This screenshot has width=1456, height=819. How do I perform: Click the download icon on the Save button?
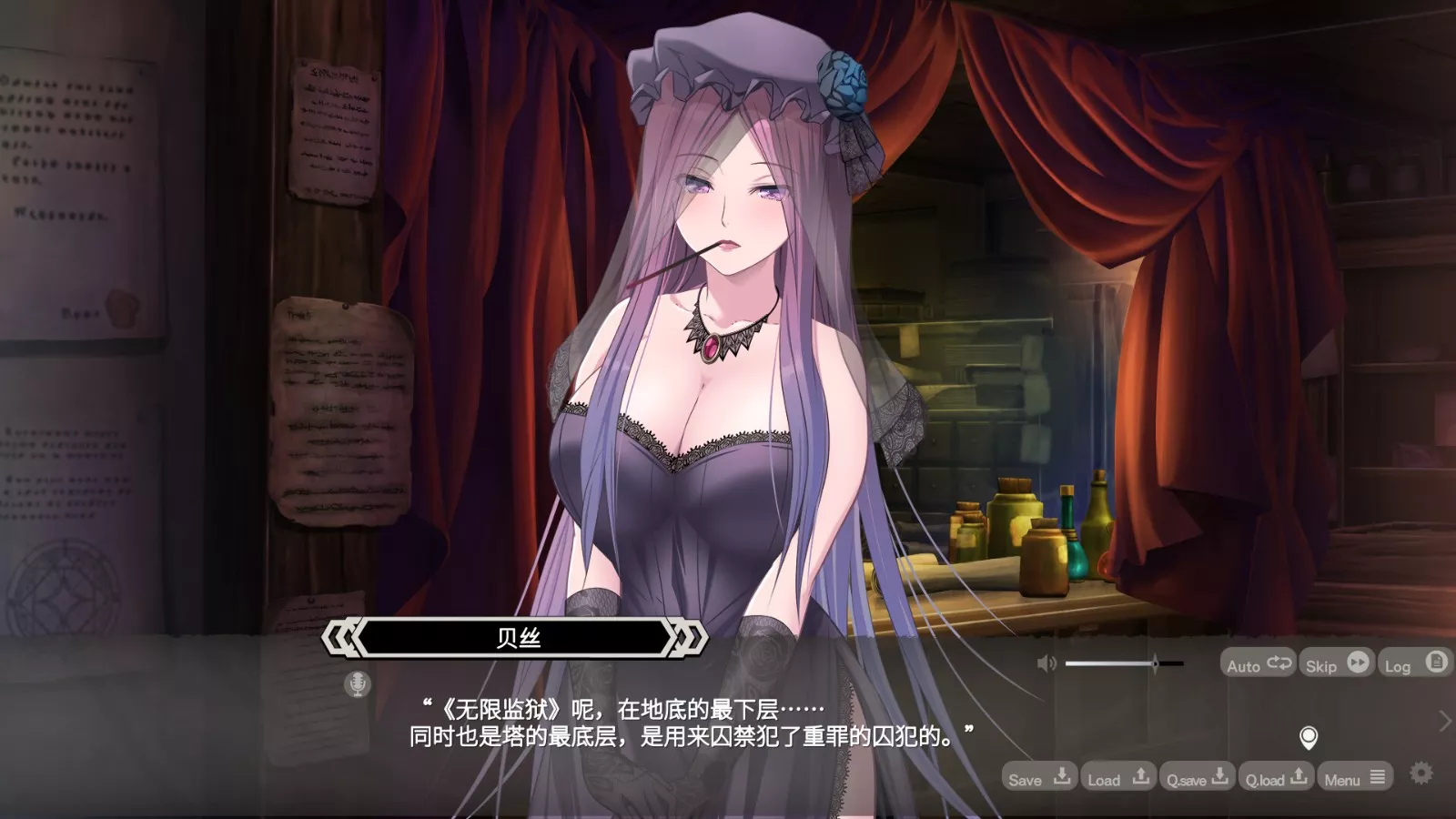1061,778
